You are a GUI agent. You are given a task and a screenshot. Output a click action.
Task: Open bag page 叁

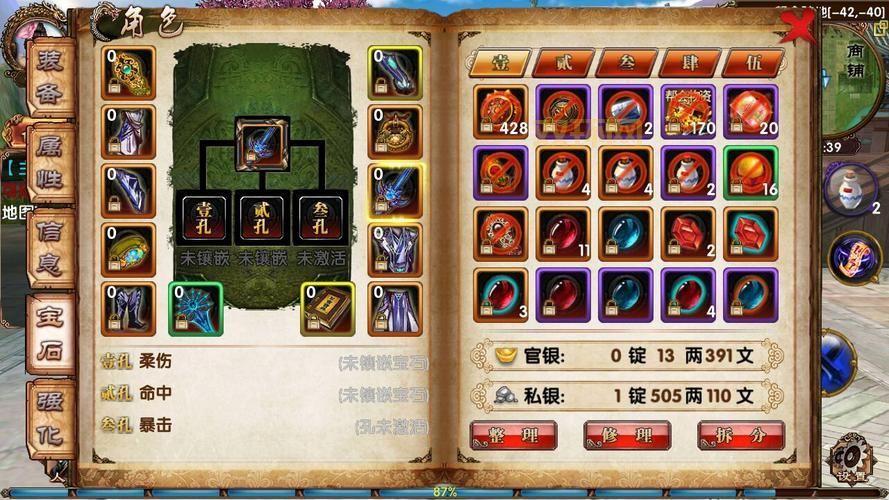tap(626, 63)
